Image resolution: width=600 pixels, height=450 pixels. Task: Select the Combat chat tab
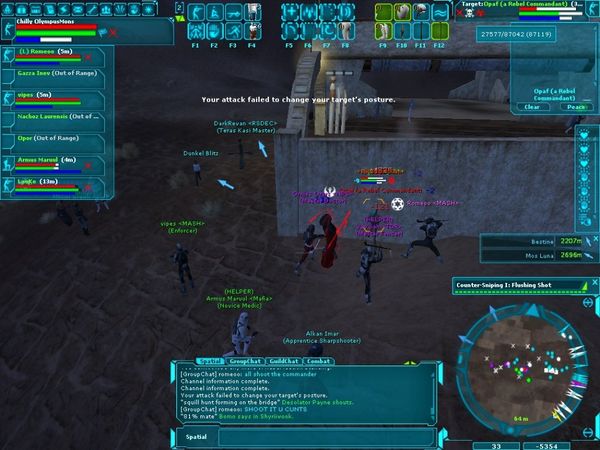pos(317,361)
